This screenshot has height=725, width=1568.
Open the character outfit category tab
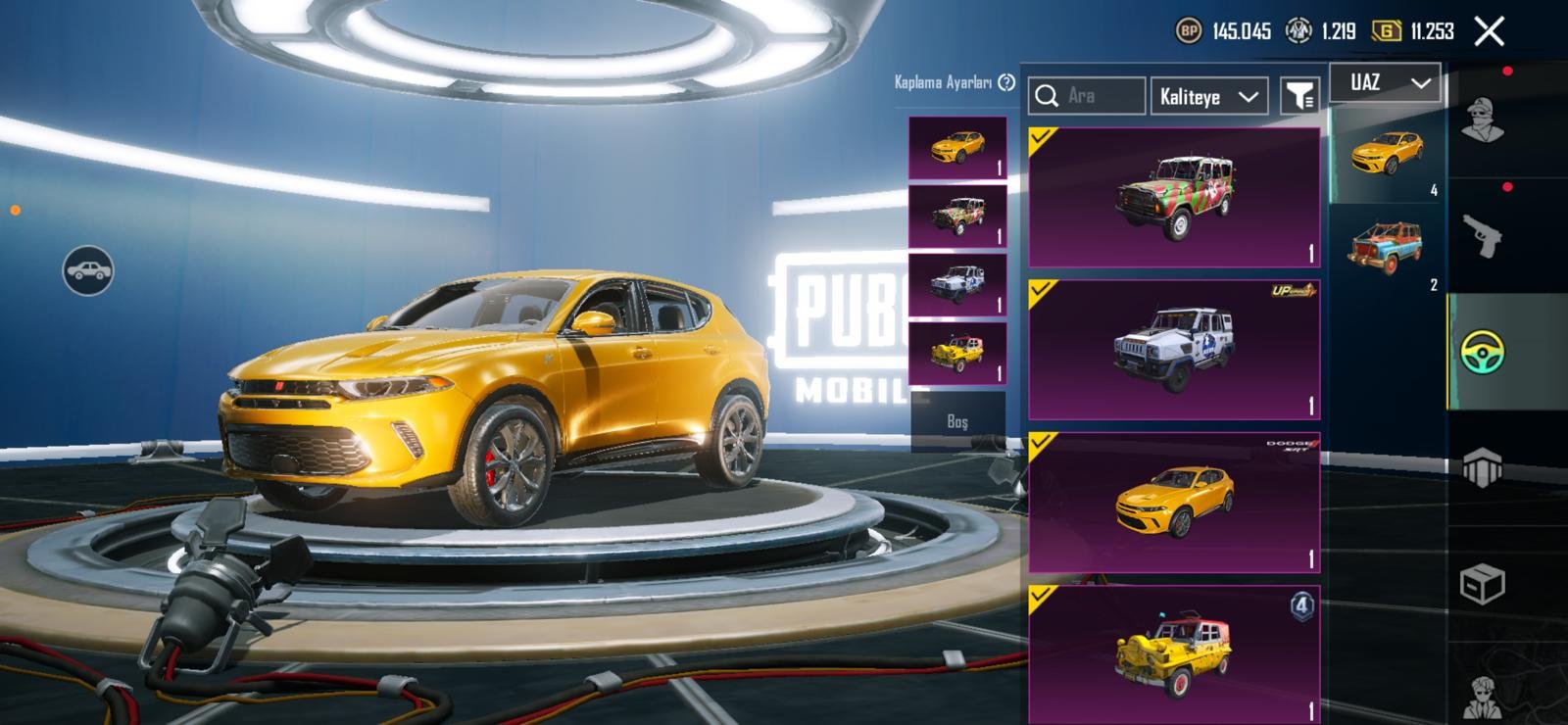(x=1482, y=121)
